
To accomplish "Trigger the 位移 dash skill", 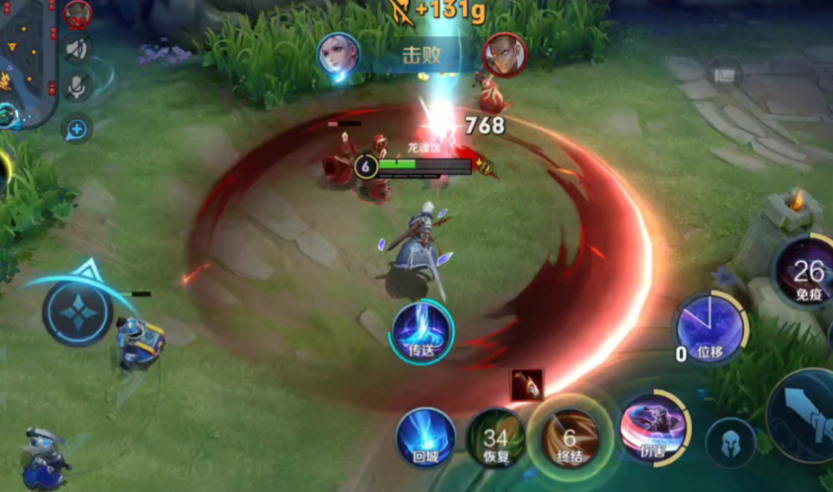I will (x=709, y=328).
